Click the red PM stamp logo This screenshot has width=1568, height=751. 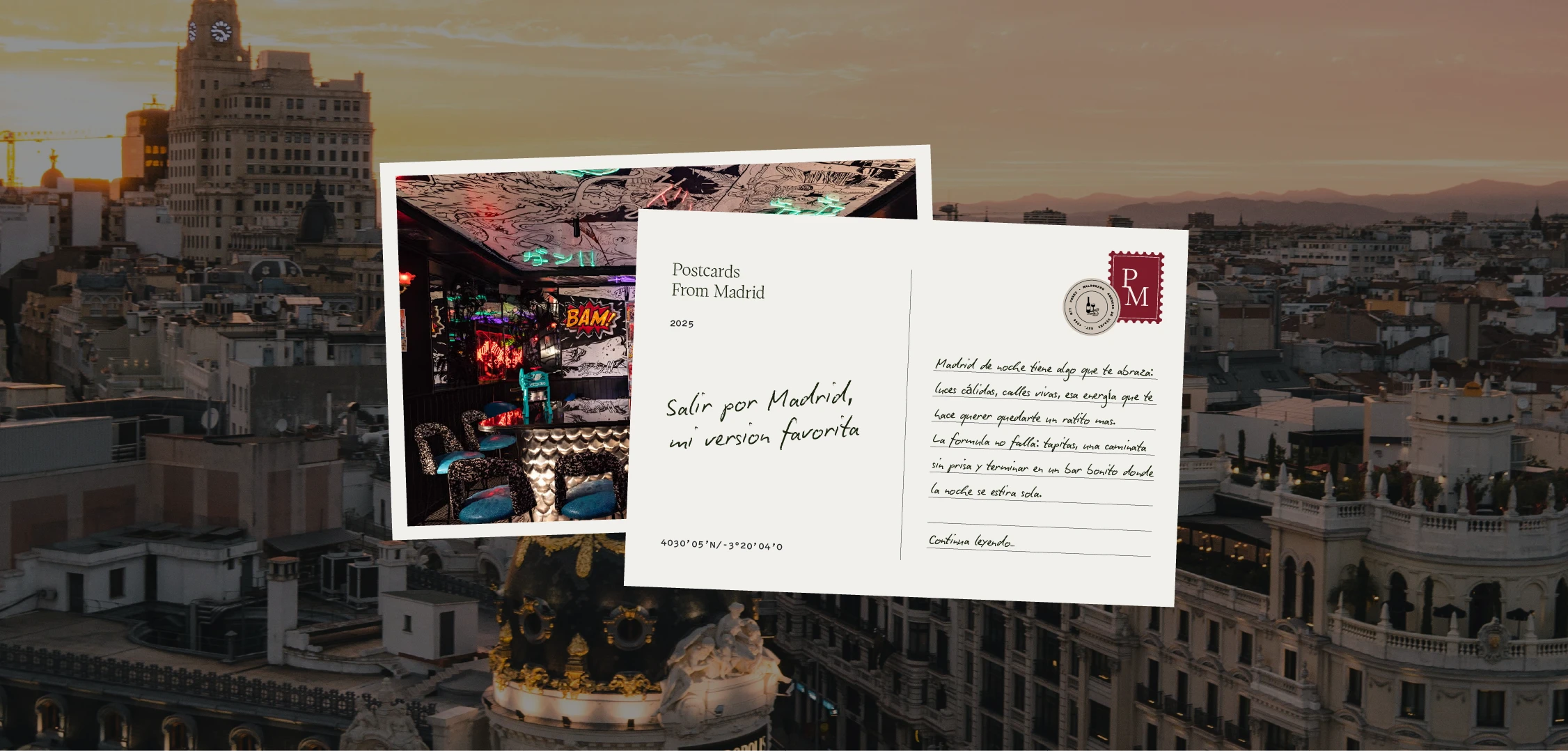[x=1136, y=287]
